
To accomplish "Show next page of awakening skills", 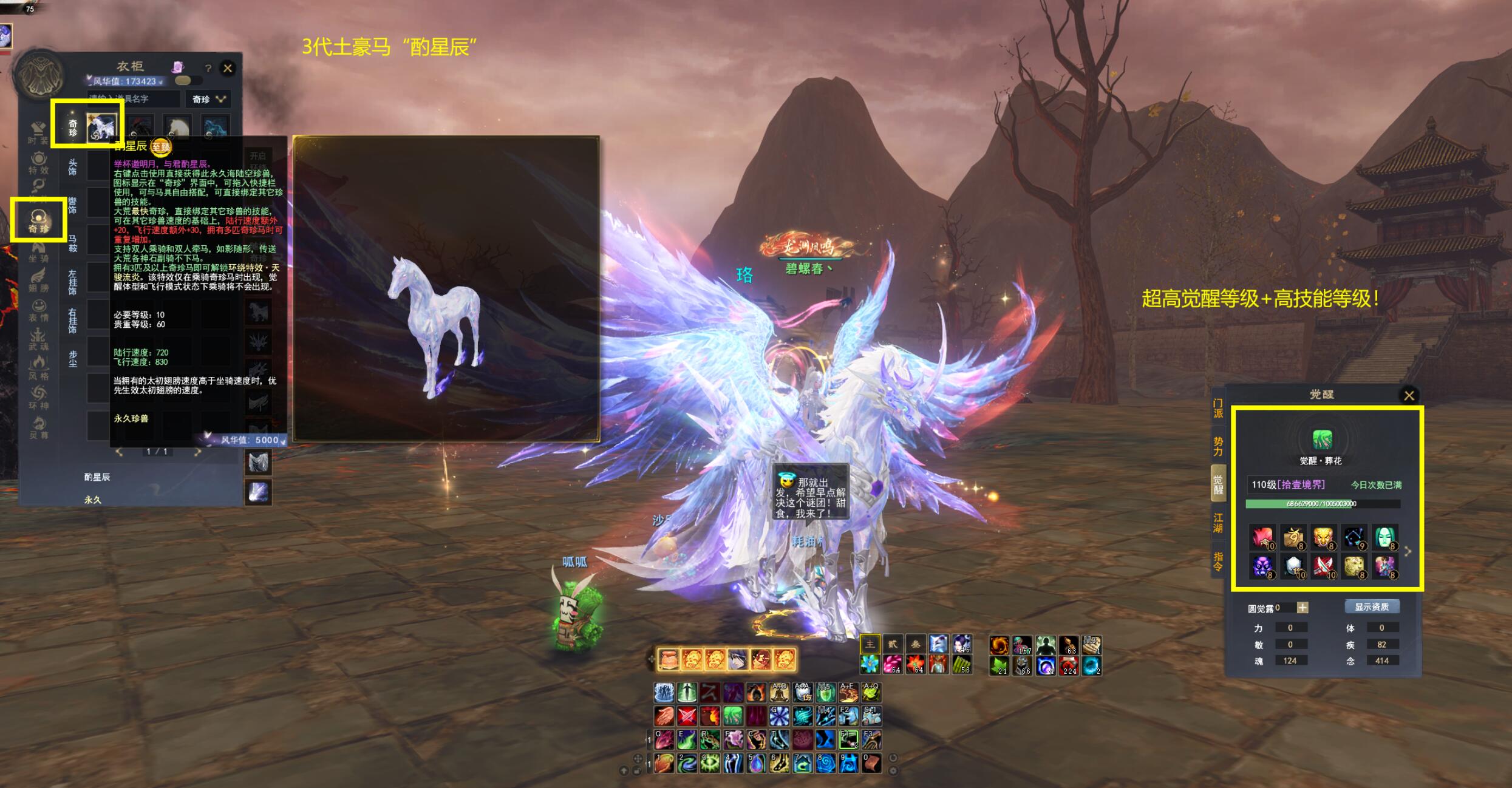I will point(1408,551).
